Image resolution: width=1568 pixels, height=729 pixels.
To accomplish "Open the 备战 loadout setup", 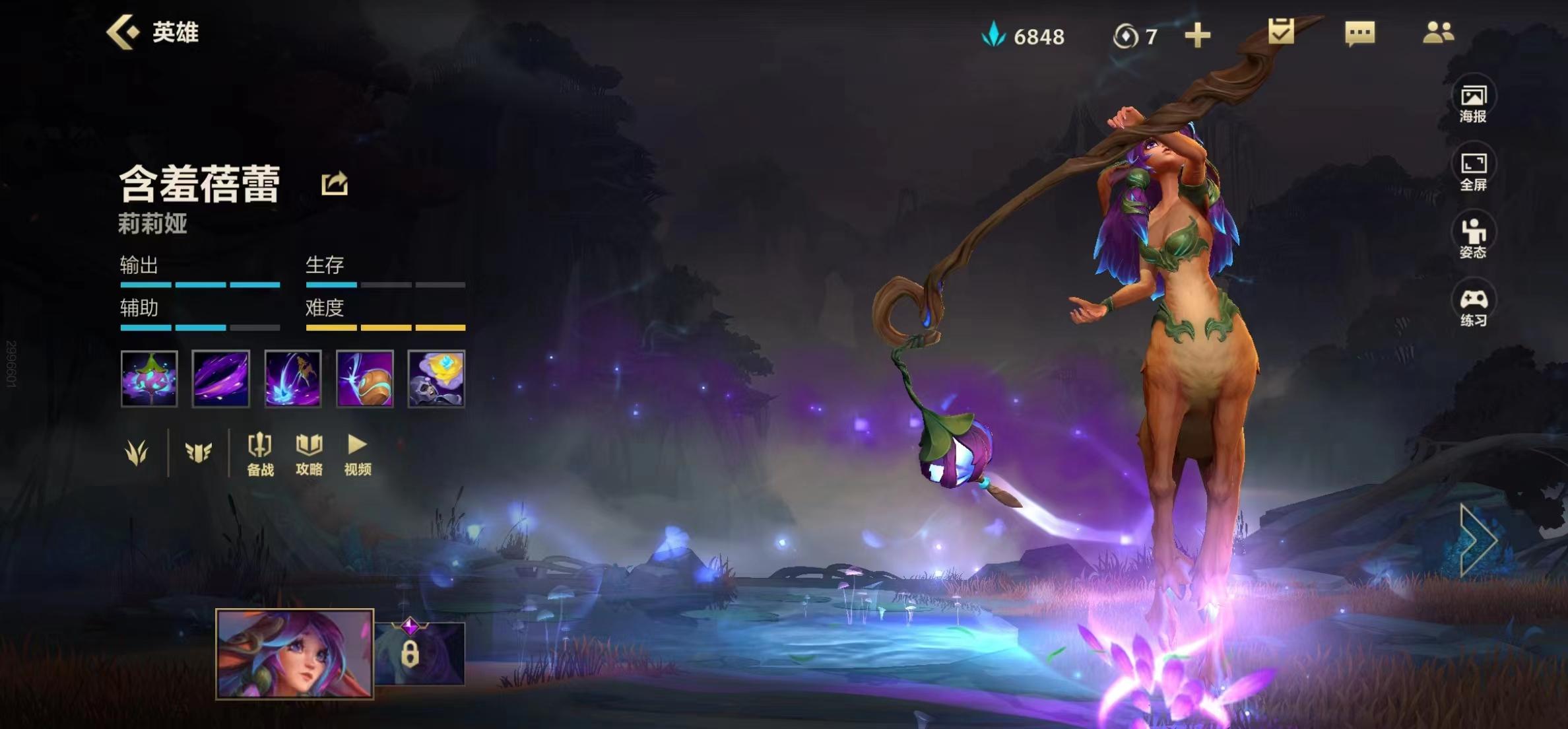I will (x=260, y=454).
